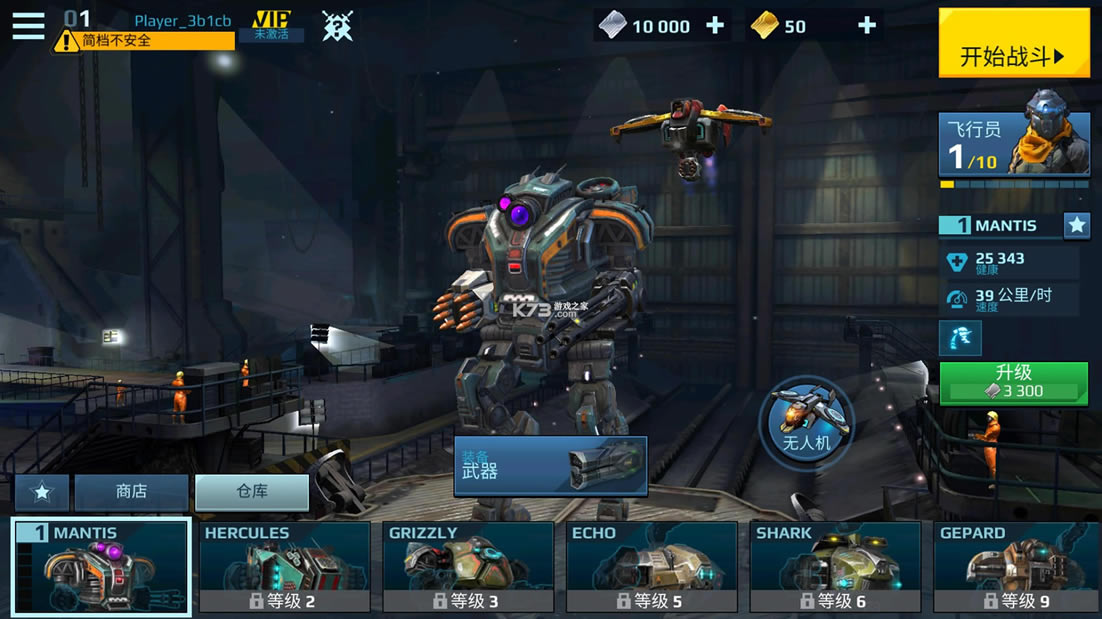Toggle the favorite star beside MANTIS
This screenshot has height=619, width=1102.
point(1076,225)
